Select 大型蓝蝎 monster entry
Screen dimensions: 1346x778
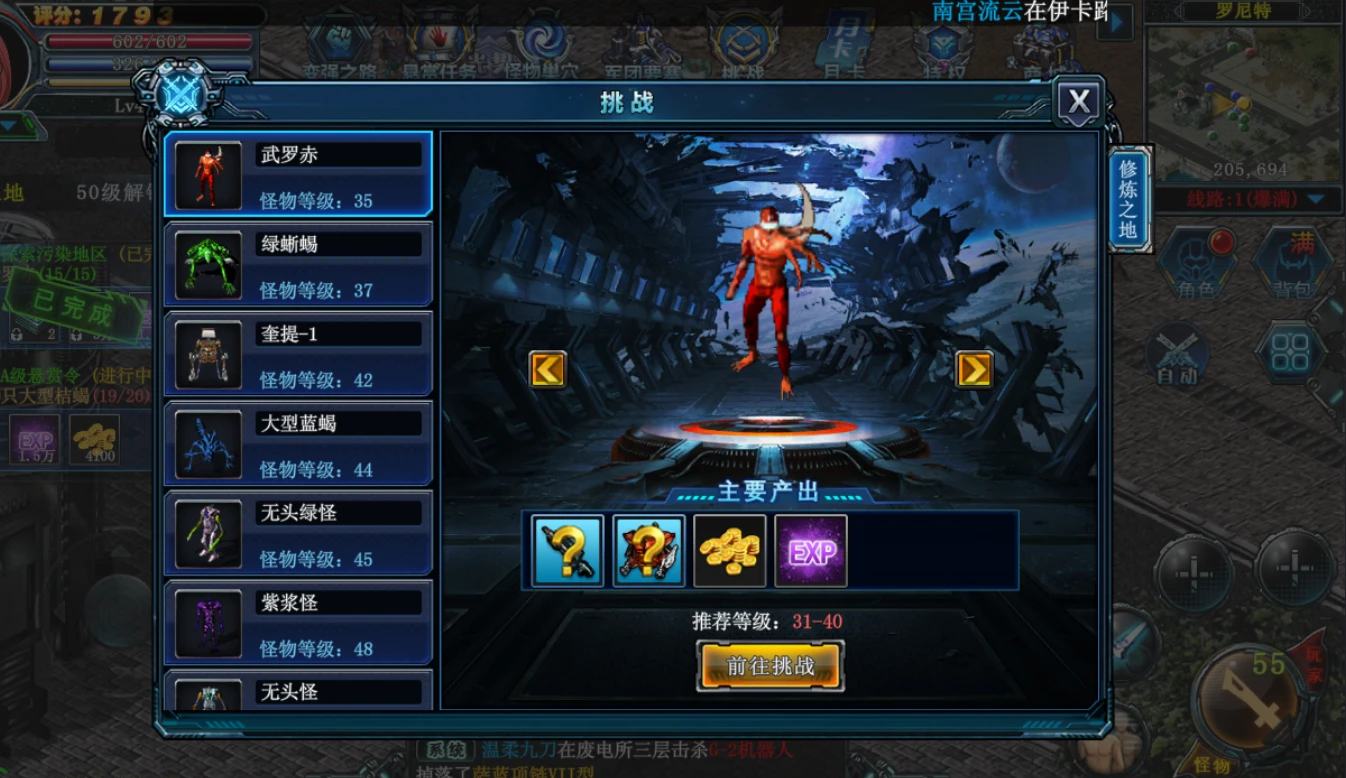pos(298,444)
